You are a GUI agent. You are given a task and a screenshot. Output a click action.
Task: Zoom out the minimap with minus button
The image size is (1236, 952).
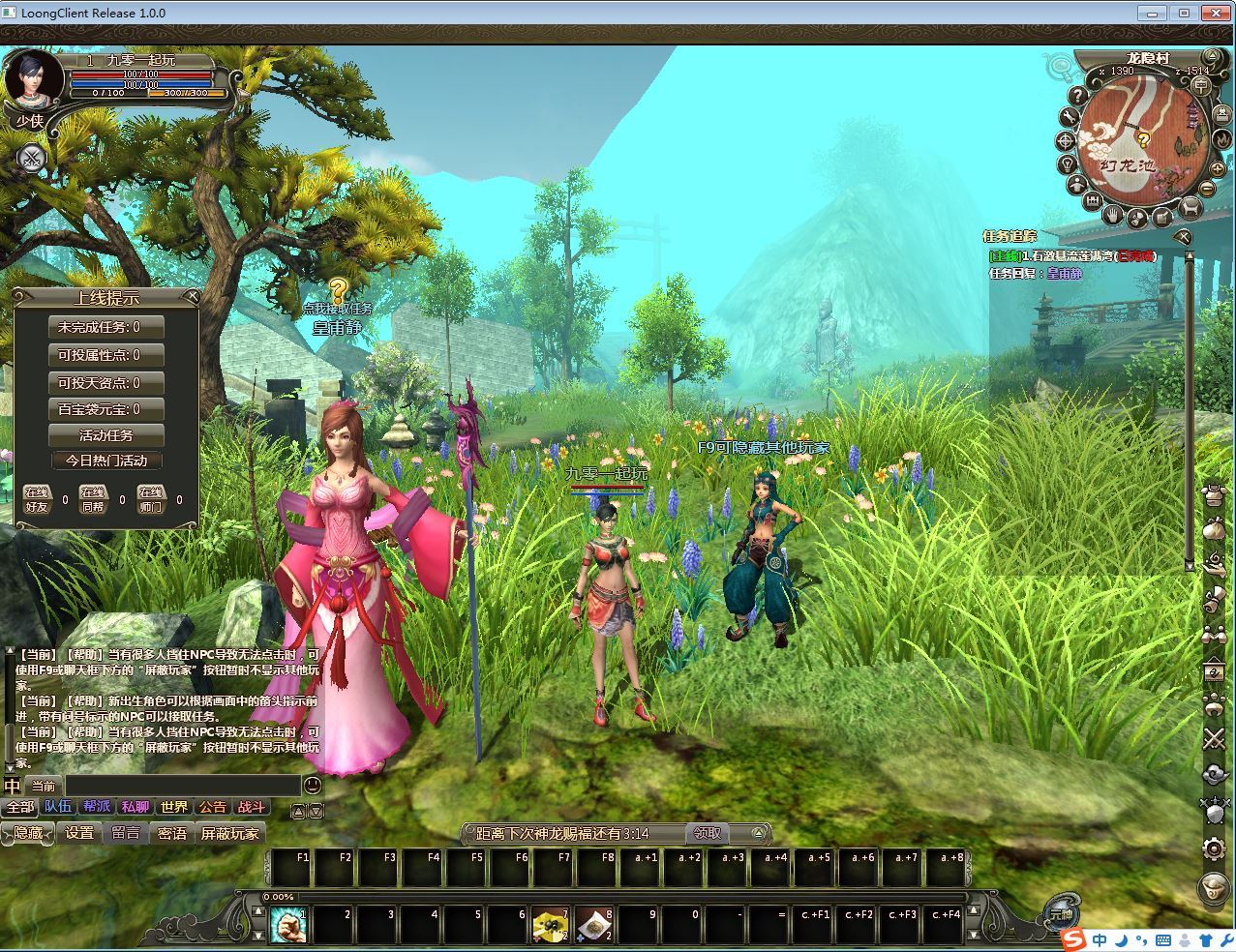coord(1208,189)
